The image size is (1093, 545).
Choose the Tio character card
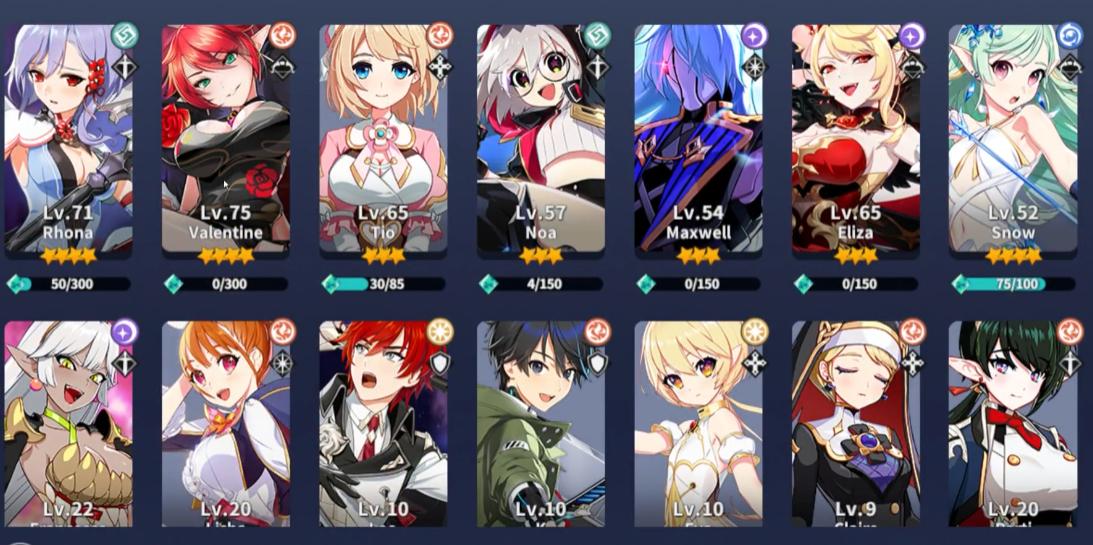(384, 138)
